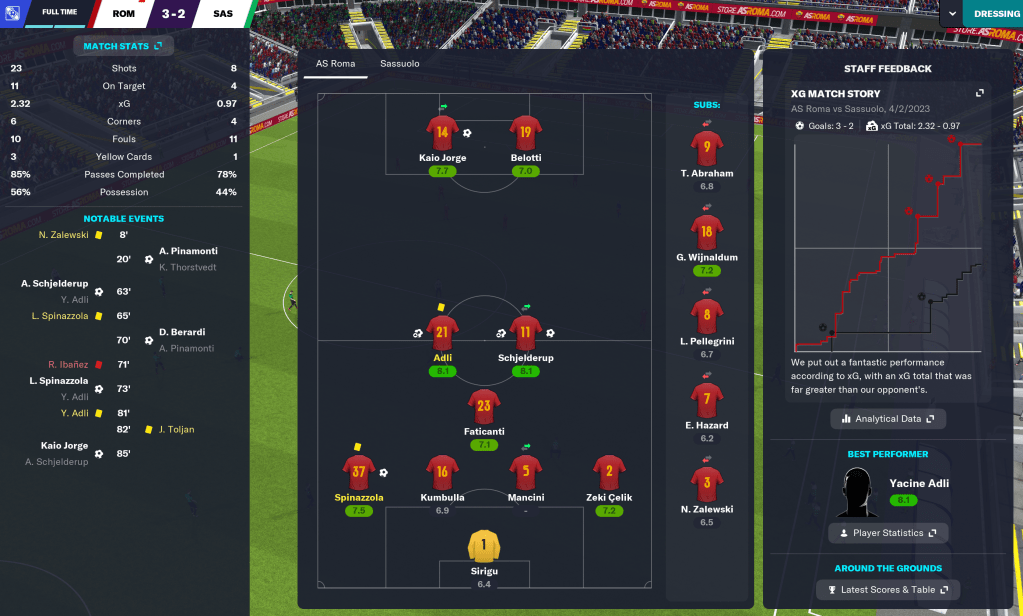This screenshot has width=1023, height=616.
Task: Select Kaio Jorge's number 14 shirt
Action: coord(442,132)
